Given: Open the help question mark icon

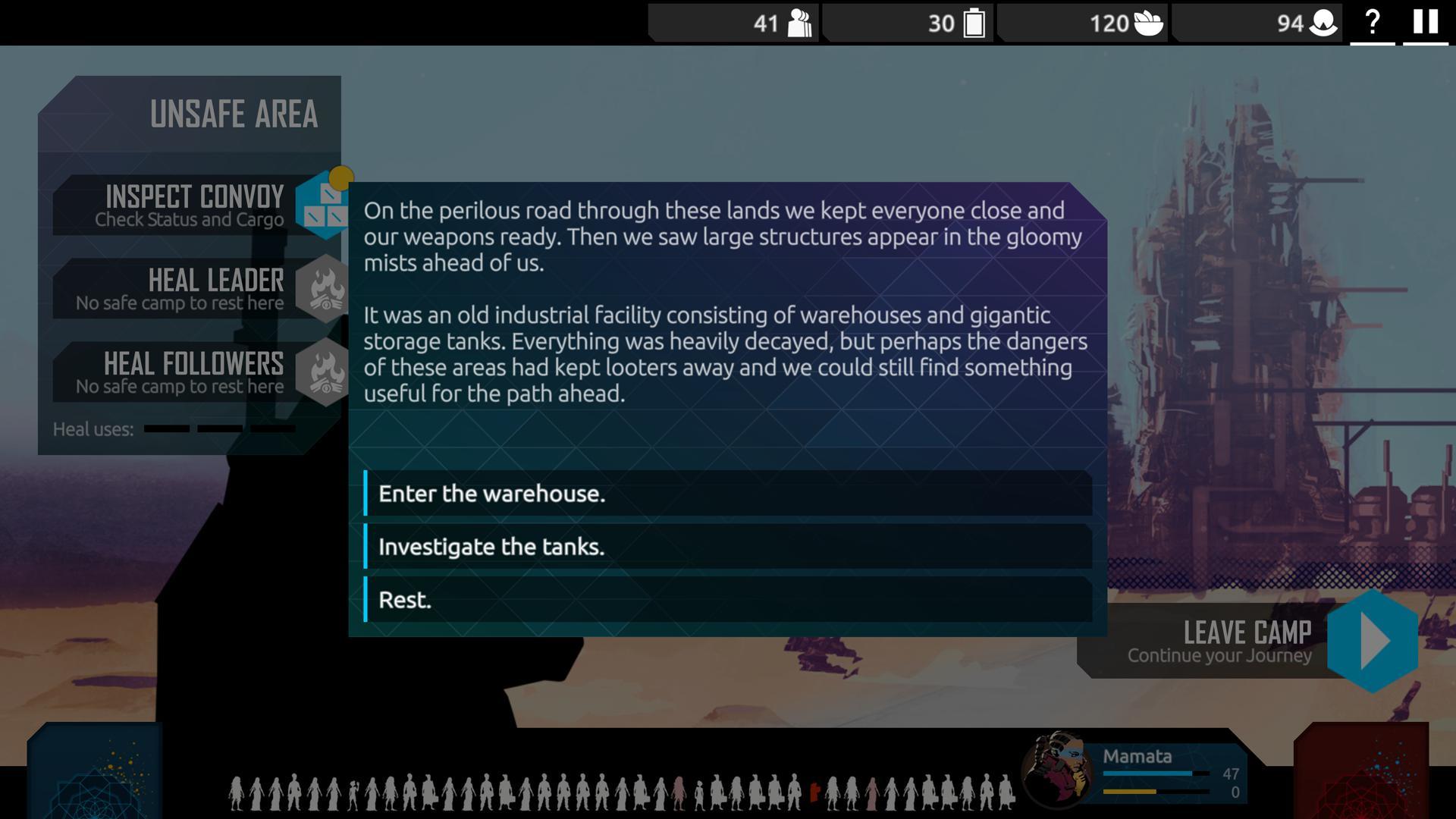Looking at the screenshot, I should pos(1373,21).
